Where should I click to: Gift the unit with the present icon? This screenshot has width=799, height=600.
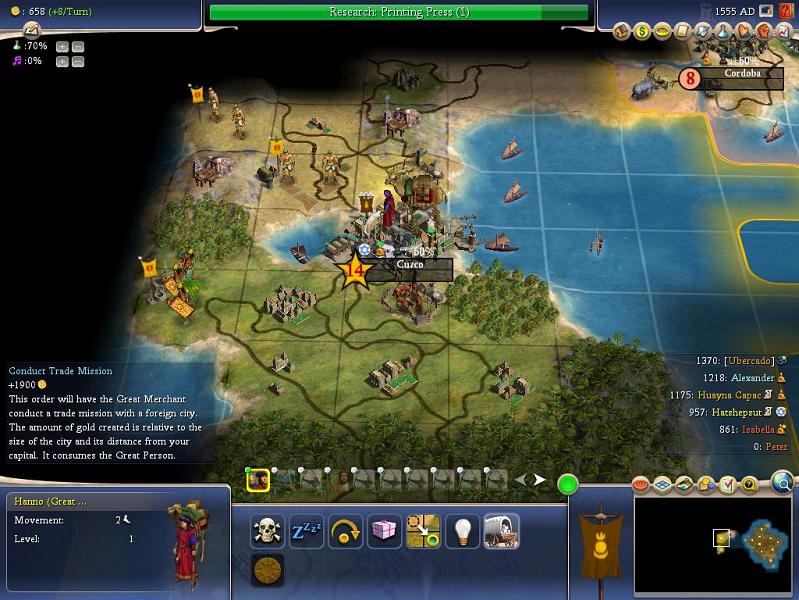(384, 531)
